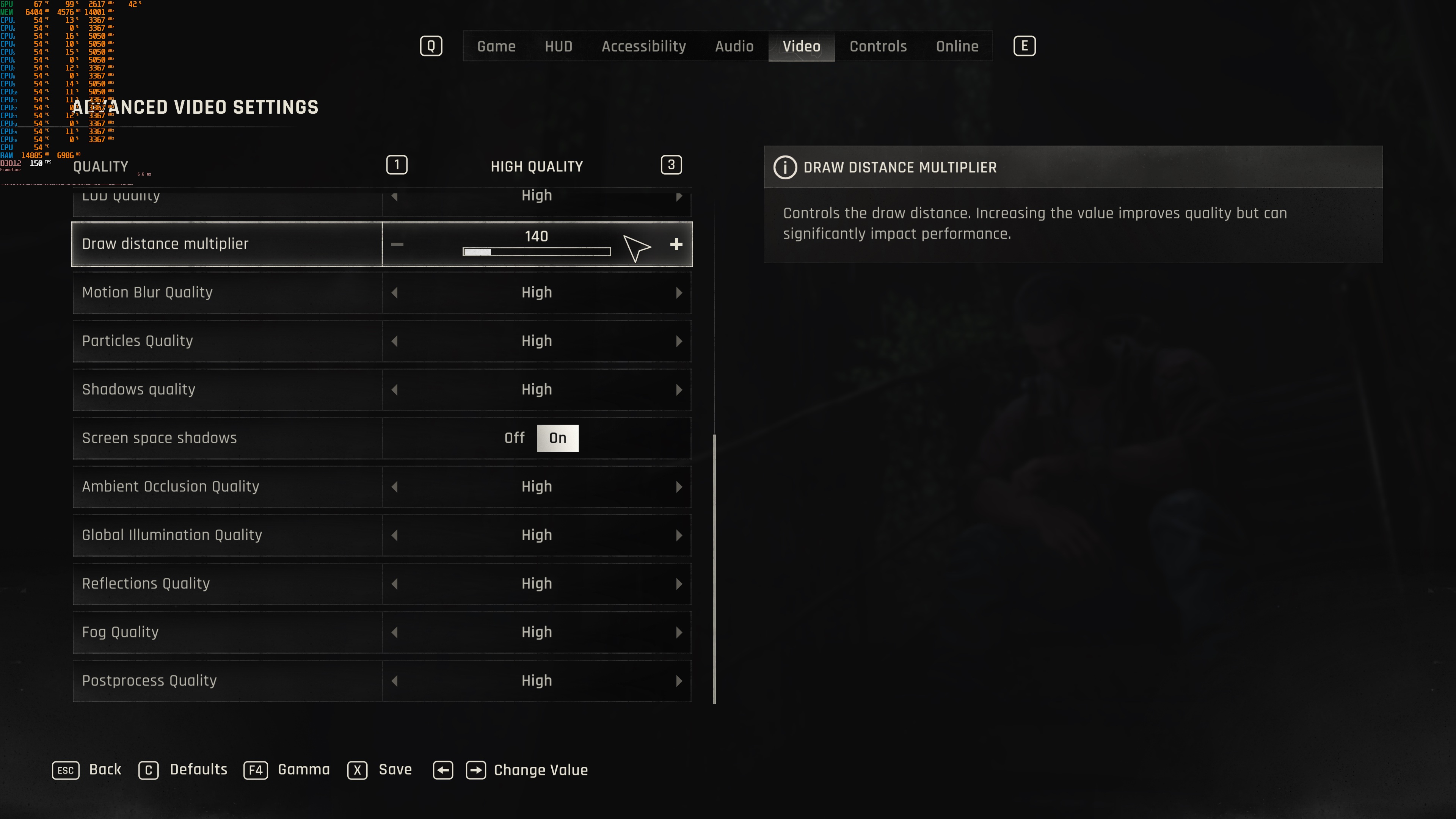Image resolution: width=1456 pixels, height=819 pixels.
Task: Click the X key icon to Save settings
Action: (x=357, y=770)
